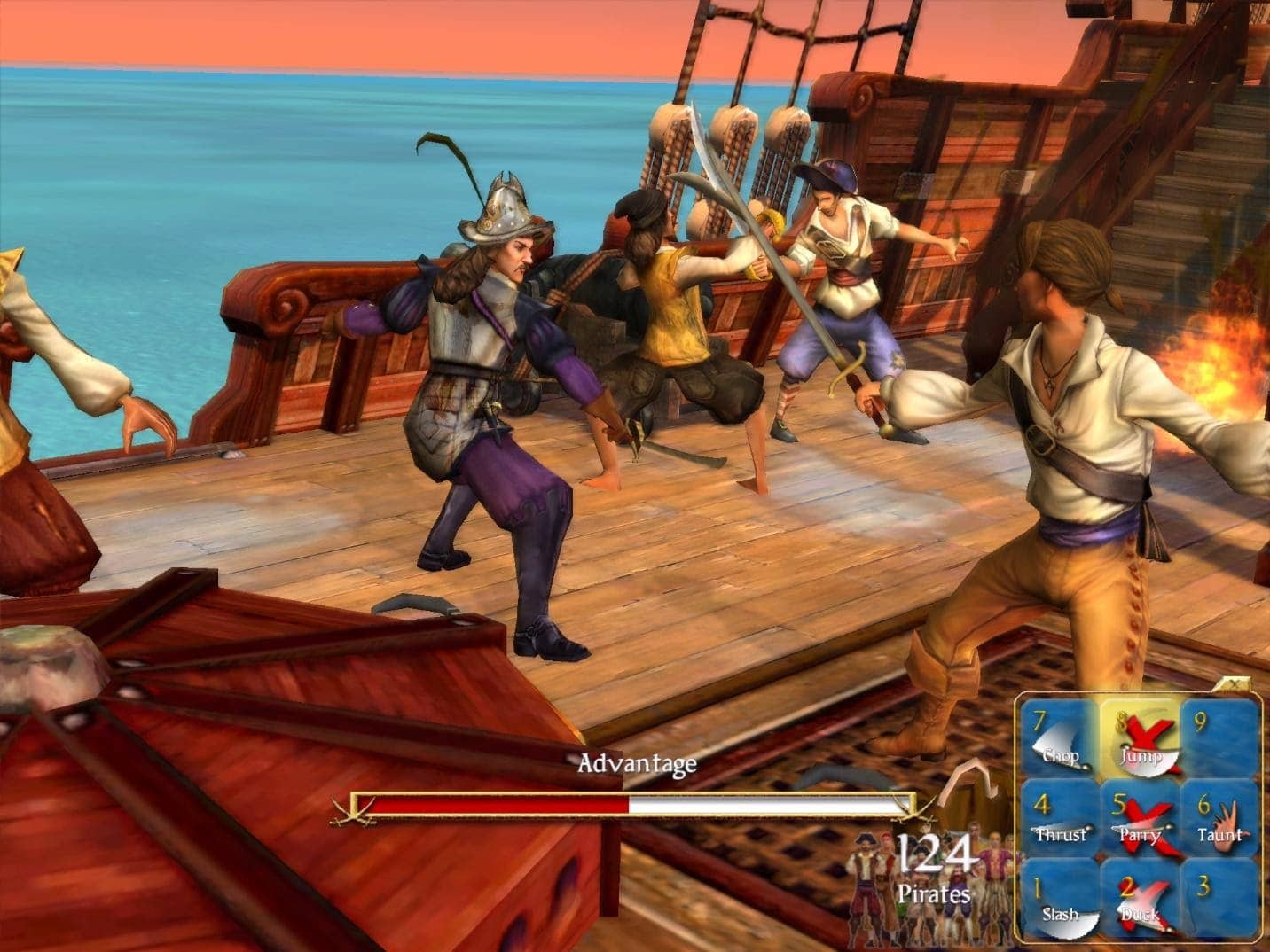Click the 124 Pirates counter
The image size is (1270, 952).
pyautogui.click(x=936, y=864)
